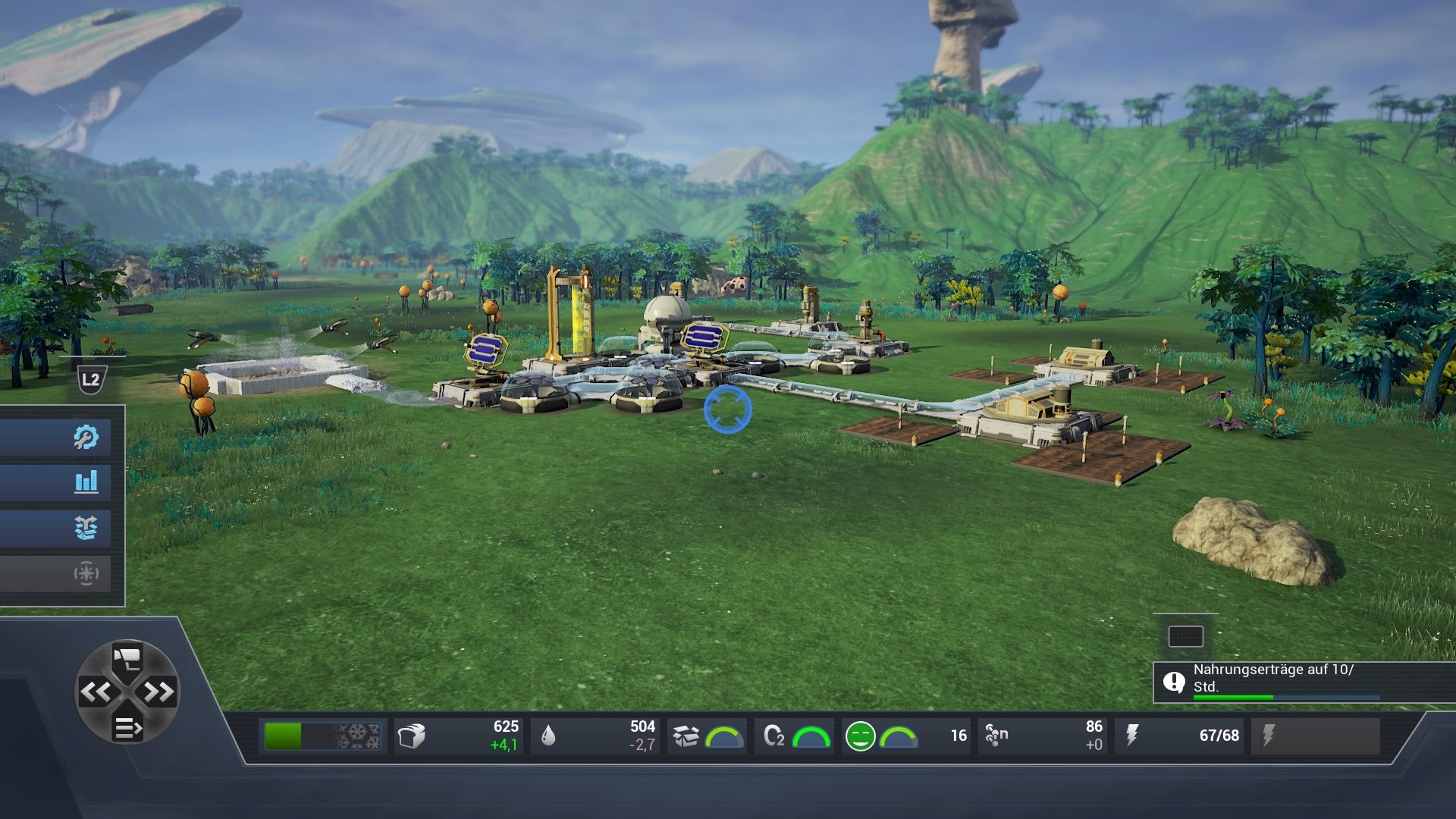1456x819 pixels.
Task: Open the hamburger menu bottom left
Action: point(127,726)
